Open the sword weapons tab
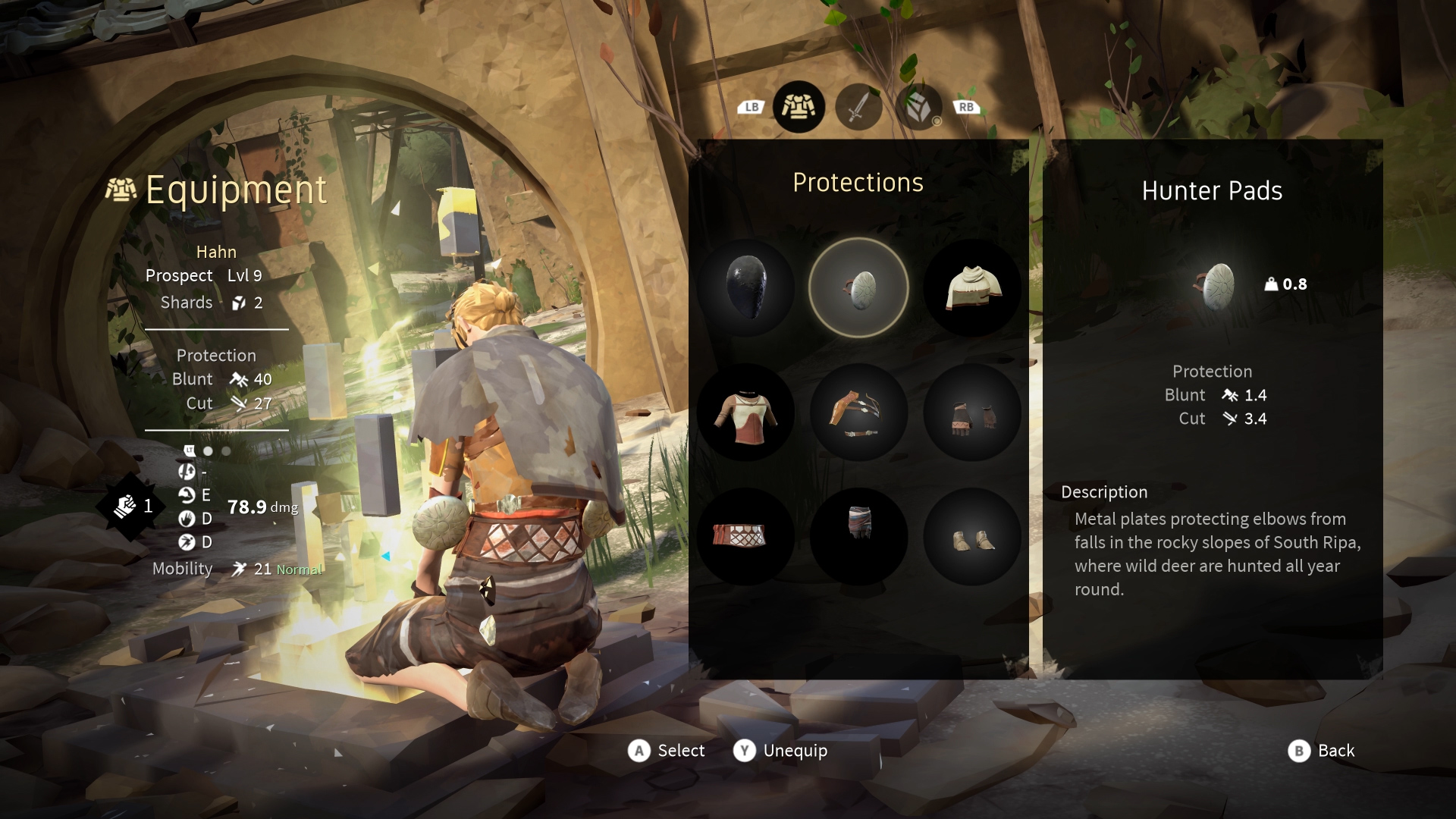 click(858, 107)
